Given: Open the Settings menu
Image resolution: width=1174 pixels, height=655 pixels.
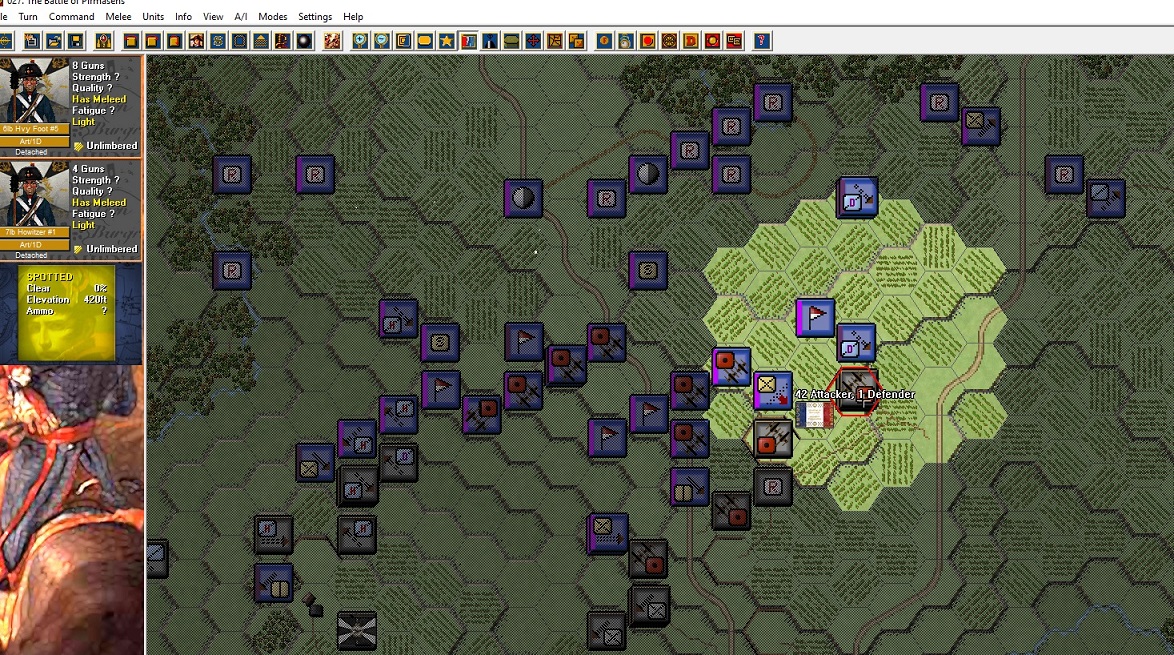Looking at the screenshot, I should click(x=315, y=17).
